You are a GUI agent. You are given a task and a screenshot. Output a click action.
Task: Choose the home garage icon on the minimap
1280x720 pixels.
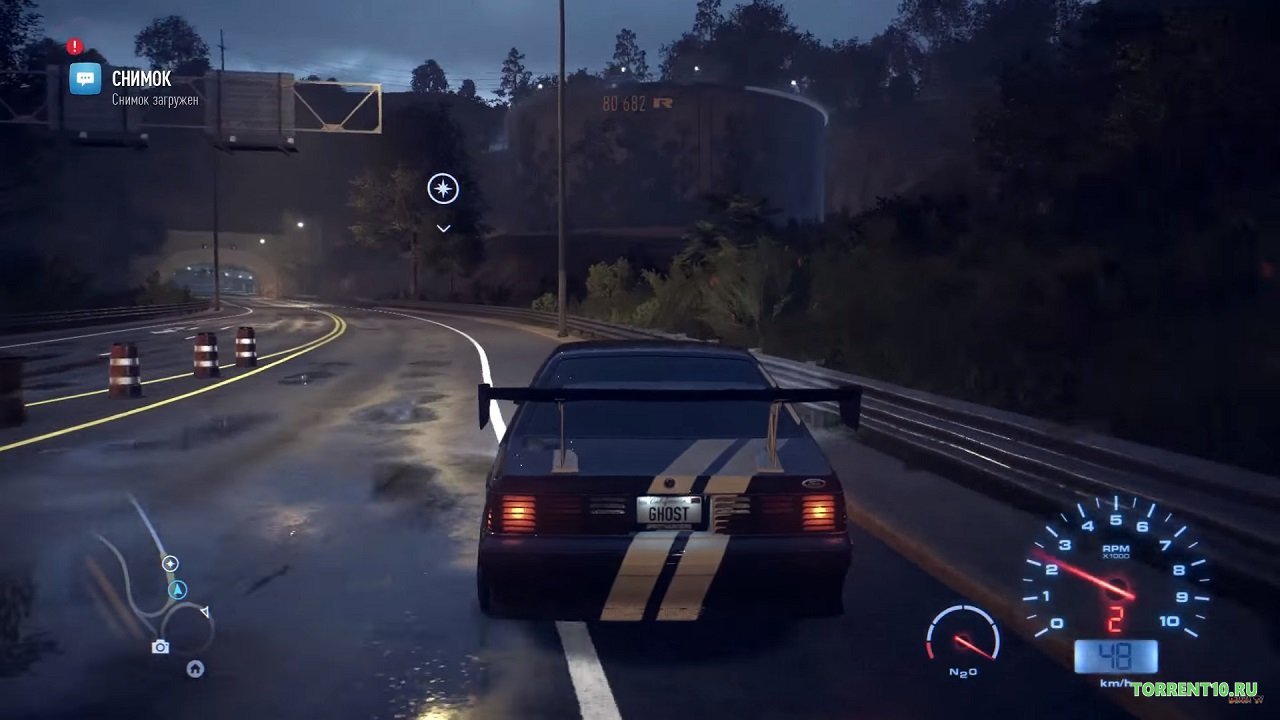click(x=195, y=668)
